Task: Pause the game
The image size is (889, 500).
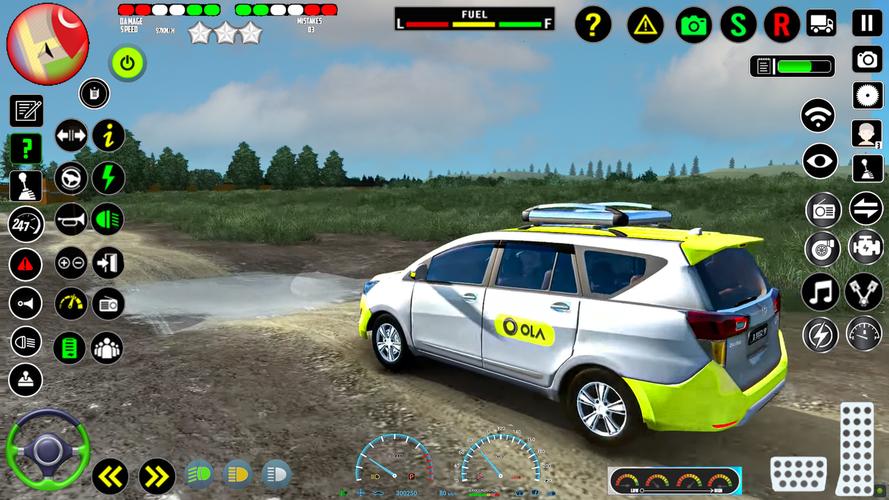Action: [x=866, y=22]
